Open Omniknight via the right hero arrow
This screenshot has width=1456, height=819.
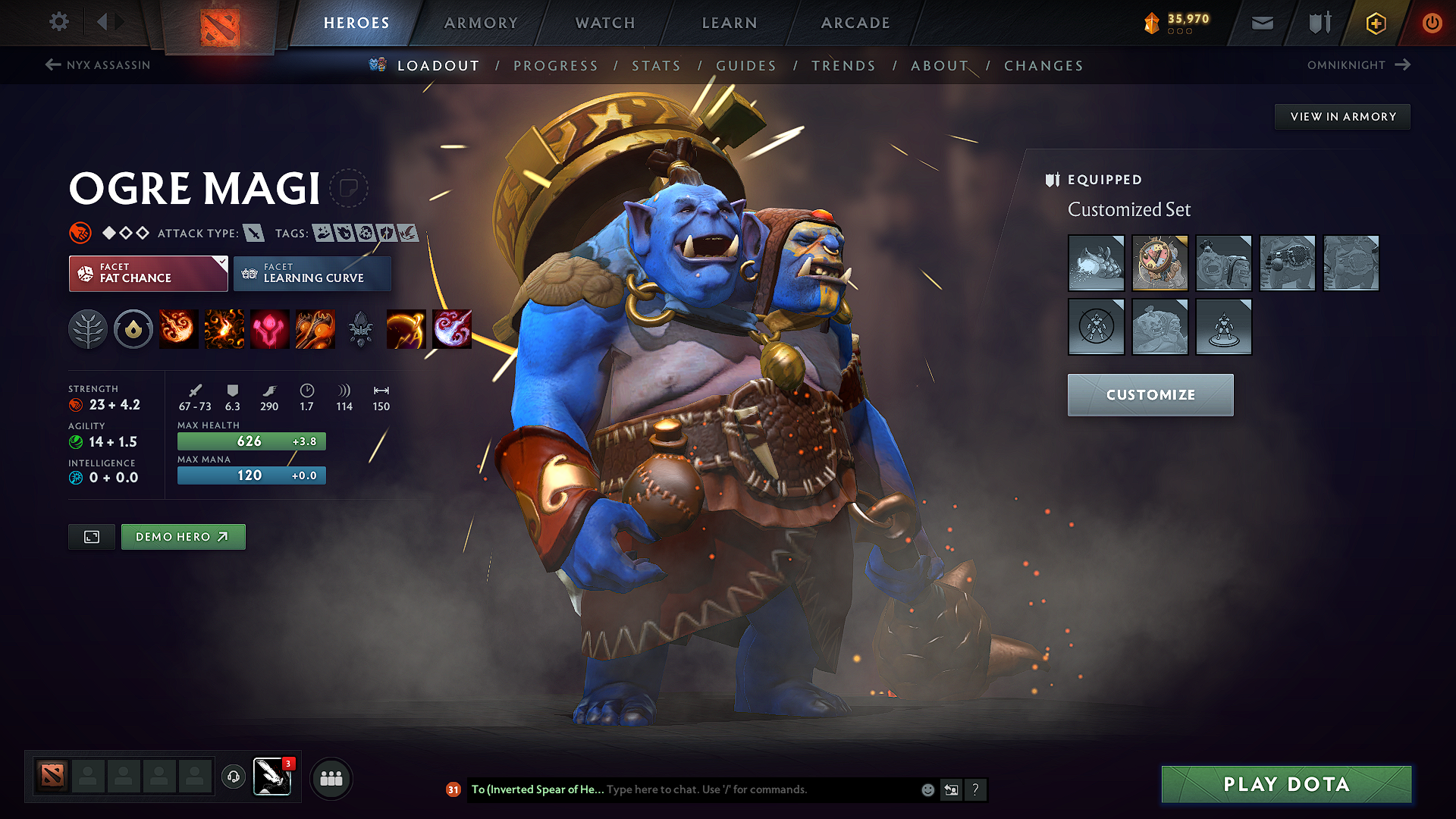coord(1401,65)
